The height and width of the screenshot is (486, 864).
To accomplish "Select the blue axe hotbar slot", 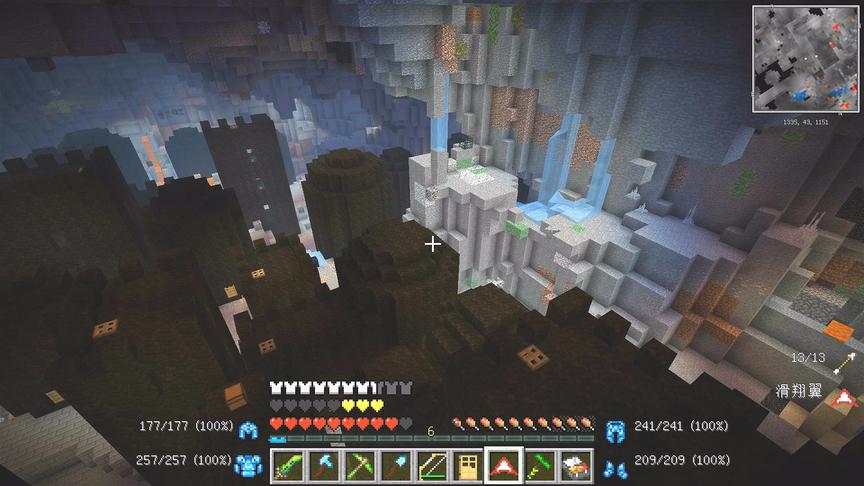I will [x=324, y=465].
